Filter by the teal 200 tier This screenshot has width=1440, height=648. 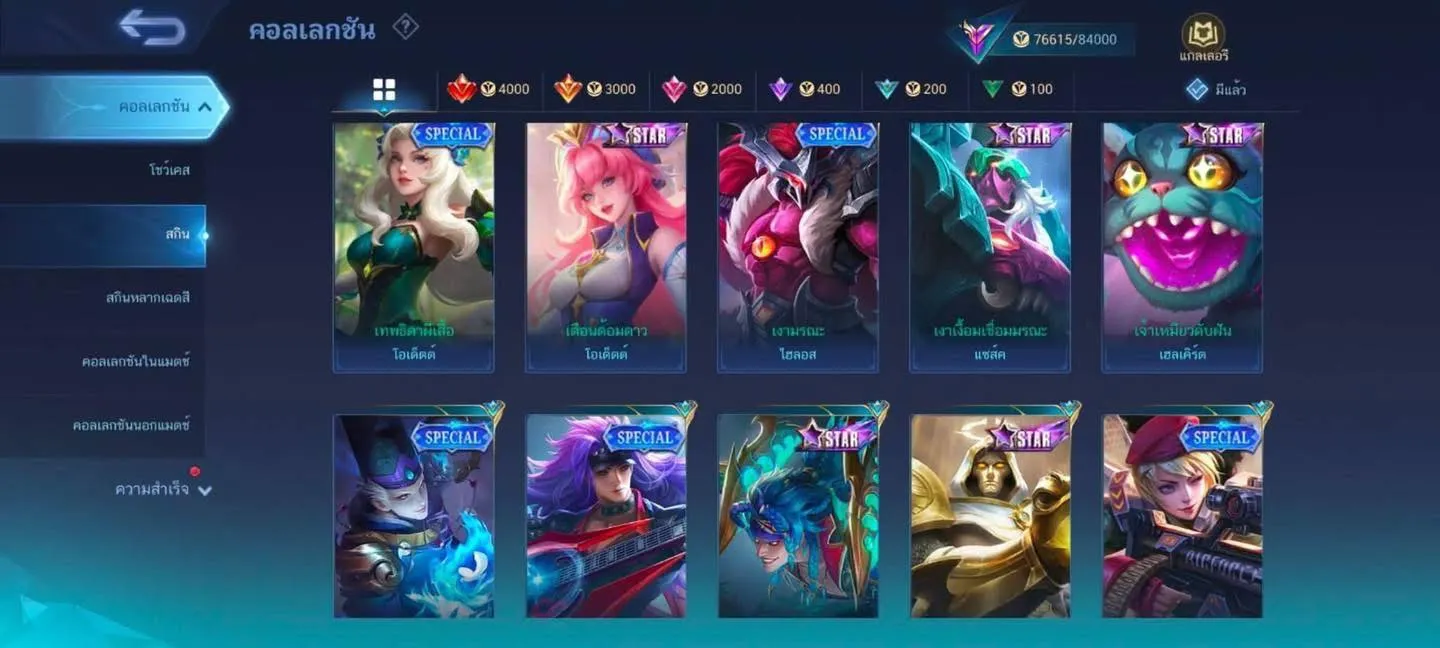[911, 89]
